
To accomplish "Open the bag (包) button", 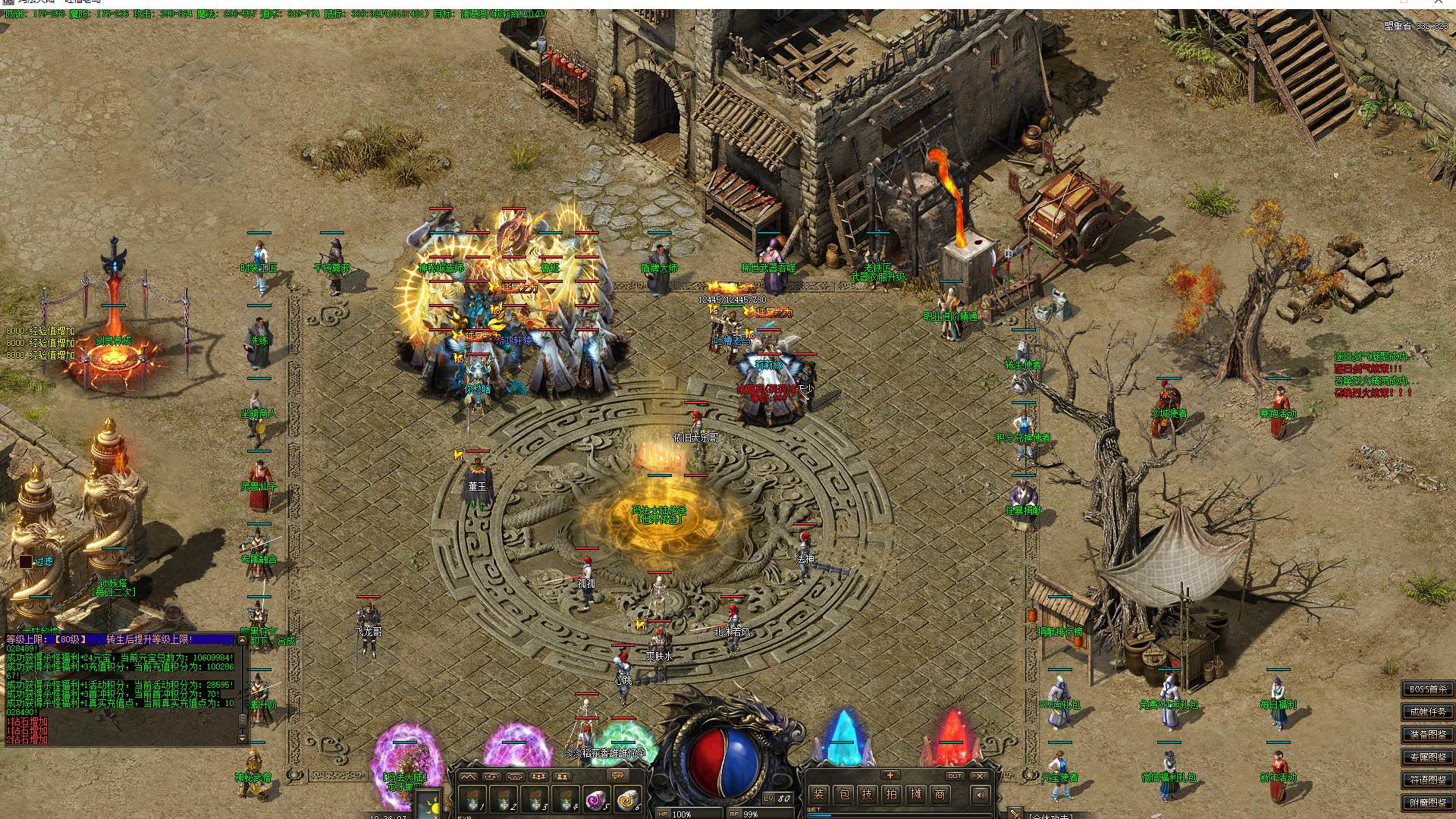I will coord(843,794).
